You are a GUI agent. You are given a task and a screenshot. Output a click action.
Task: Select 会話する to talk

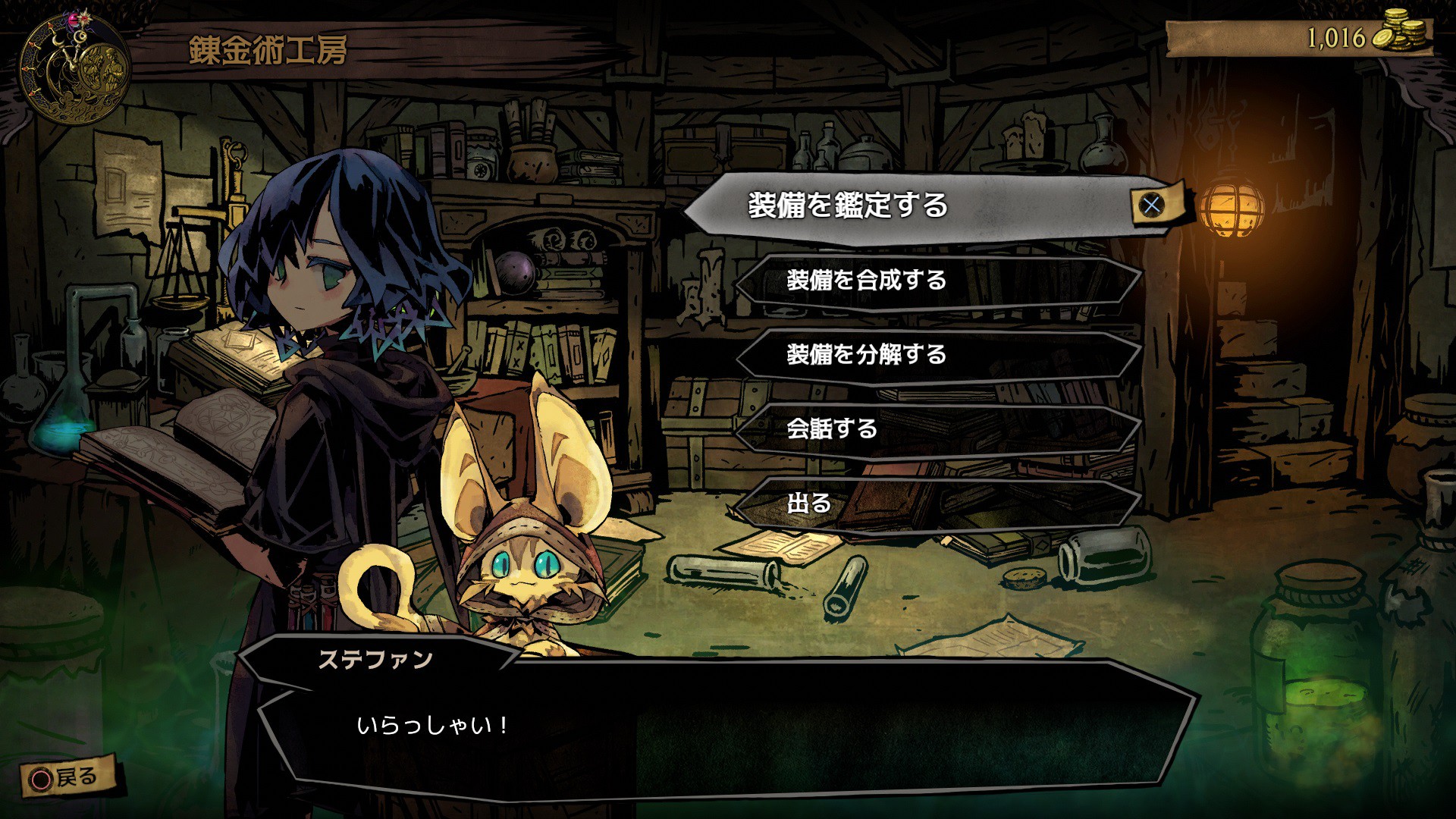click(x=939, y=429)
